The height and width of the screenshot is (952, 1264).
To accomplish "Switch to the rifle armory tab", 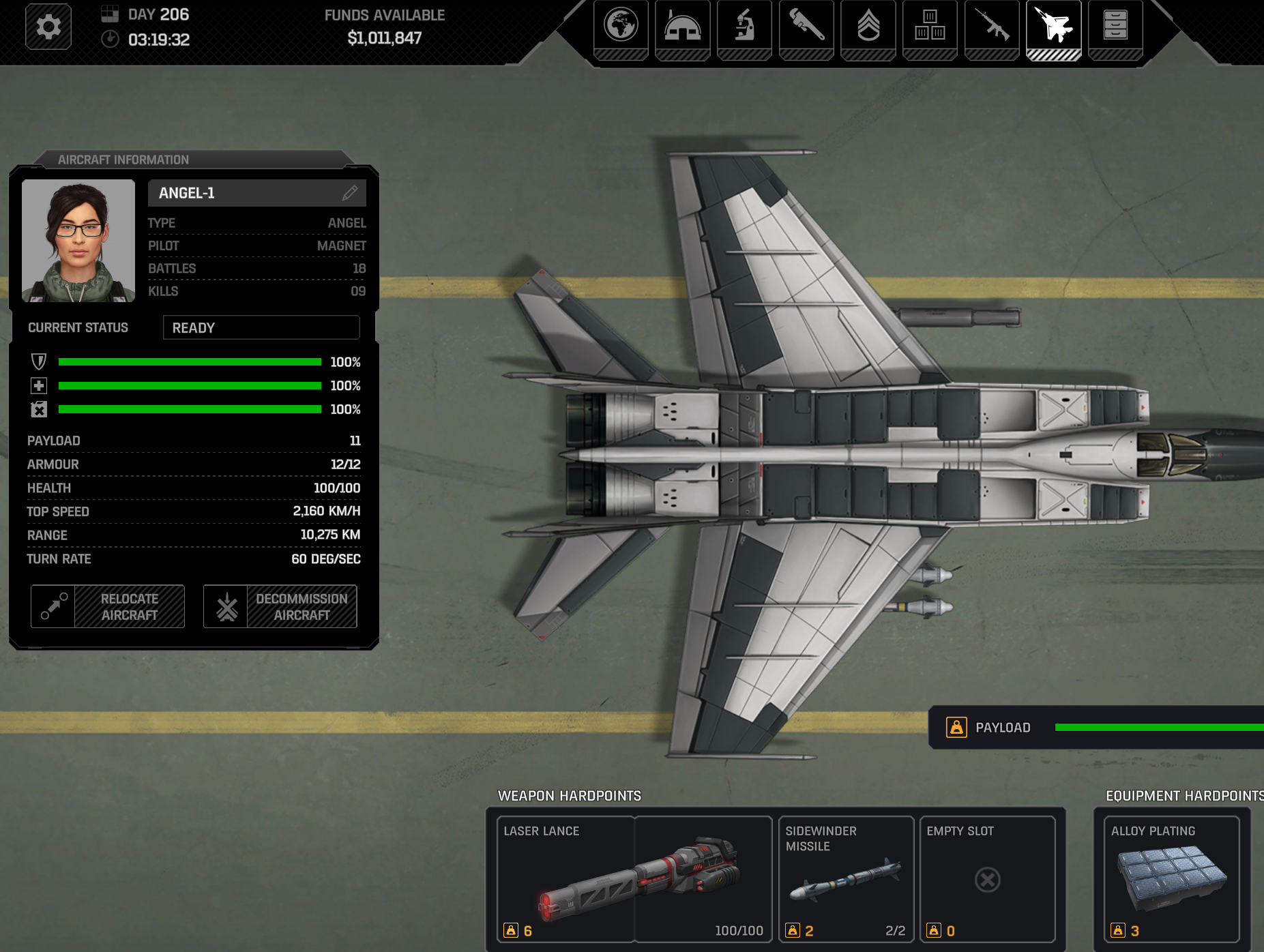I will point(992,27).
